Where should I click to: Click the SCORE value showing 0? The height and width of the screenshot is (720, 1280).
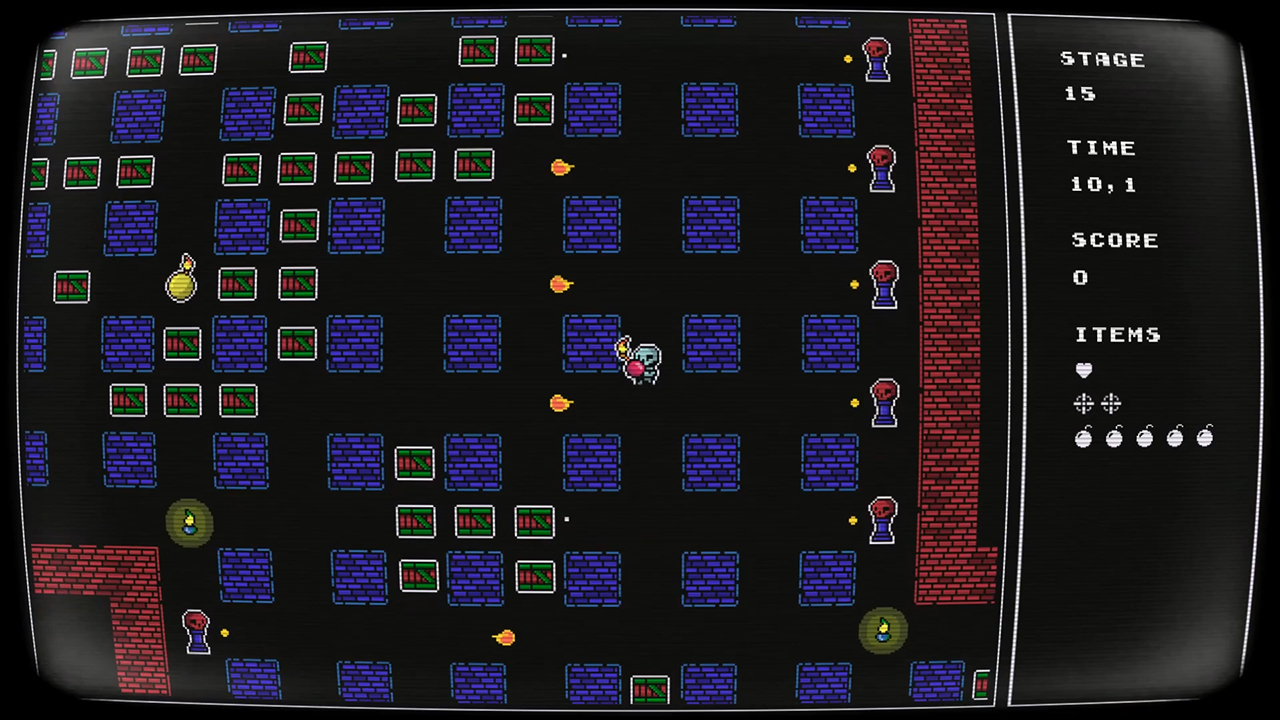[1080, 277]
